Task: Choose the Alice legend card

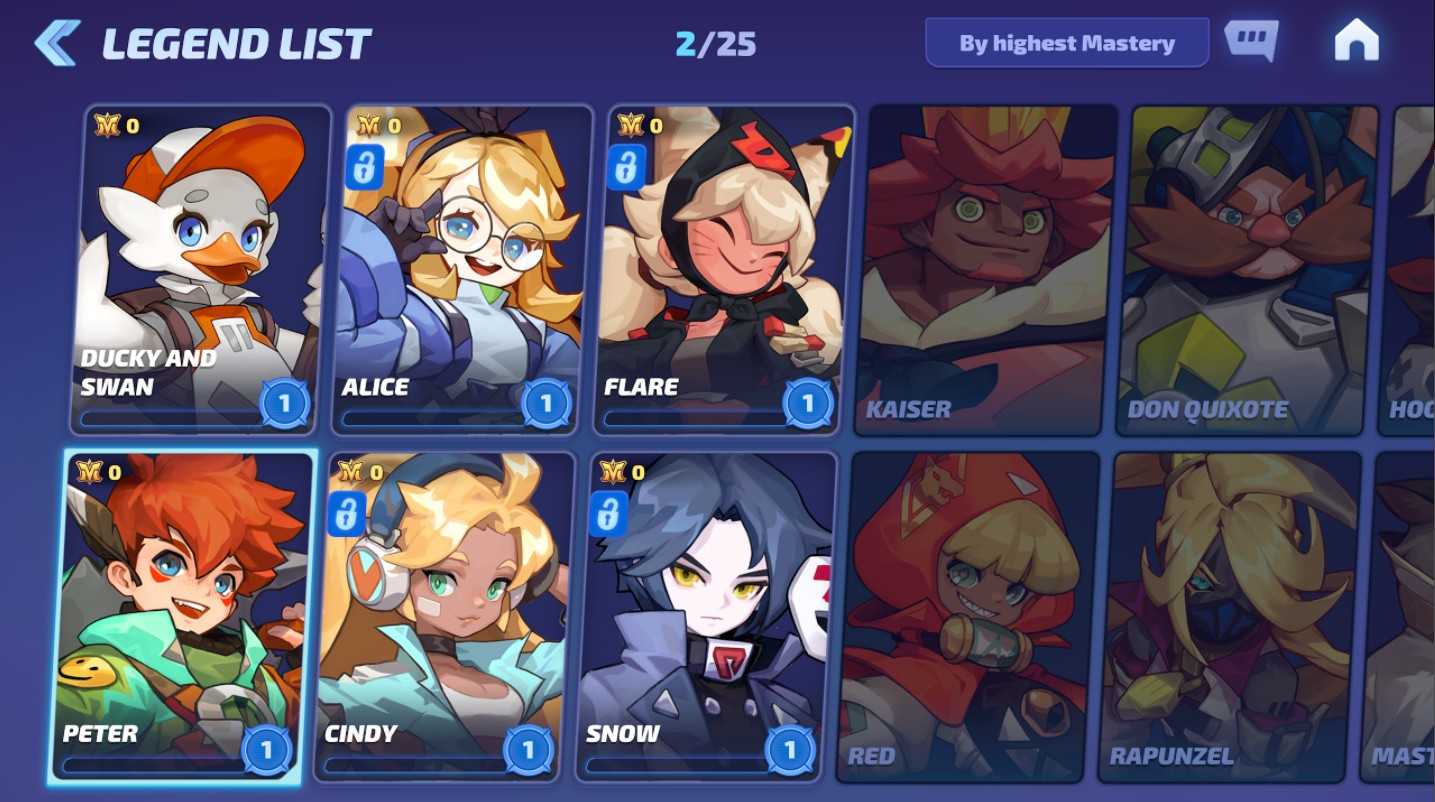Action: [x=463, y=270]
